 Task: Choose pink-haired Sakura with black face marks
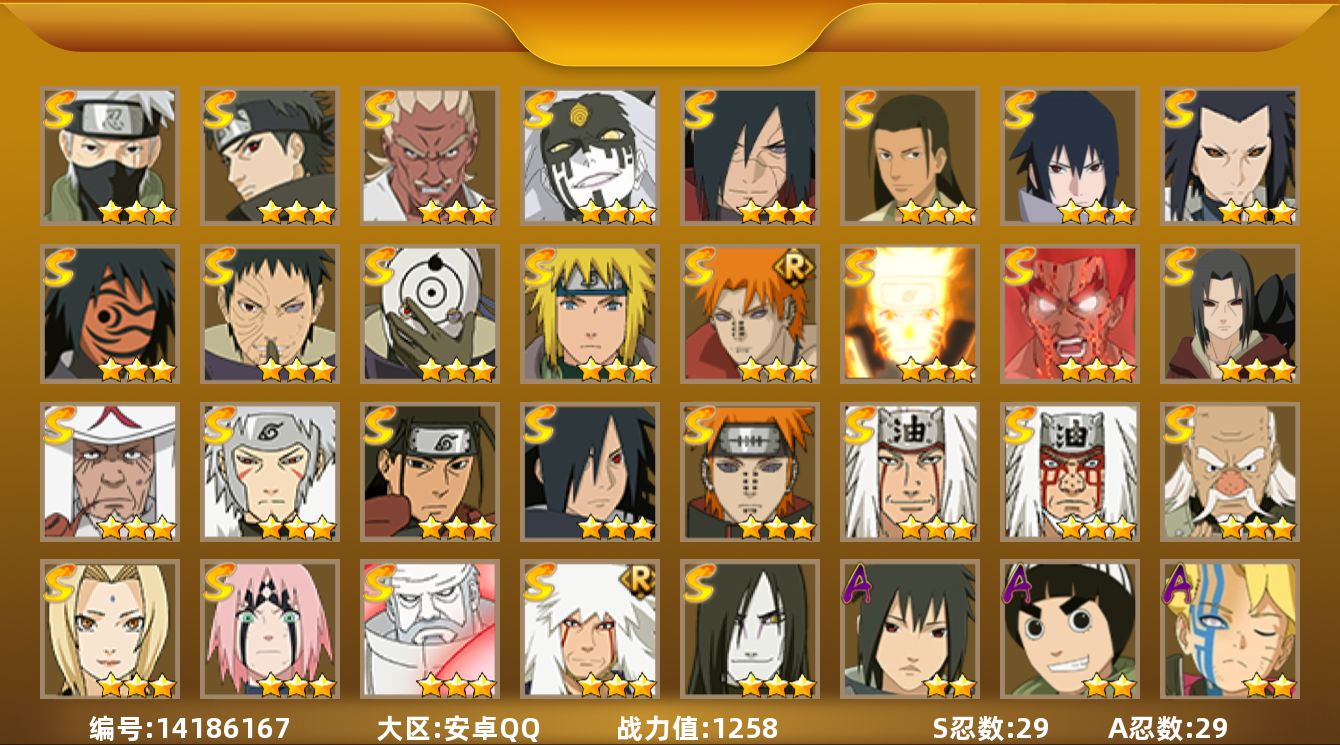pos(269,629)
